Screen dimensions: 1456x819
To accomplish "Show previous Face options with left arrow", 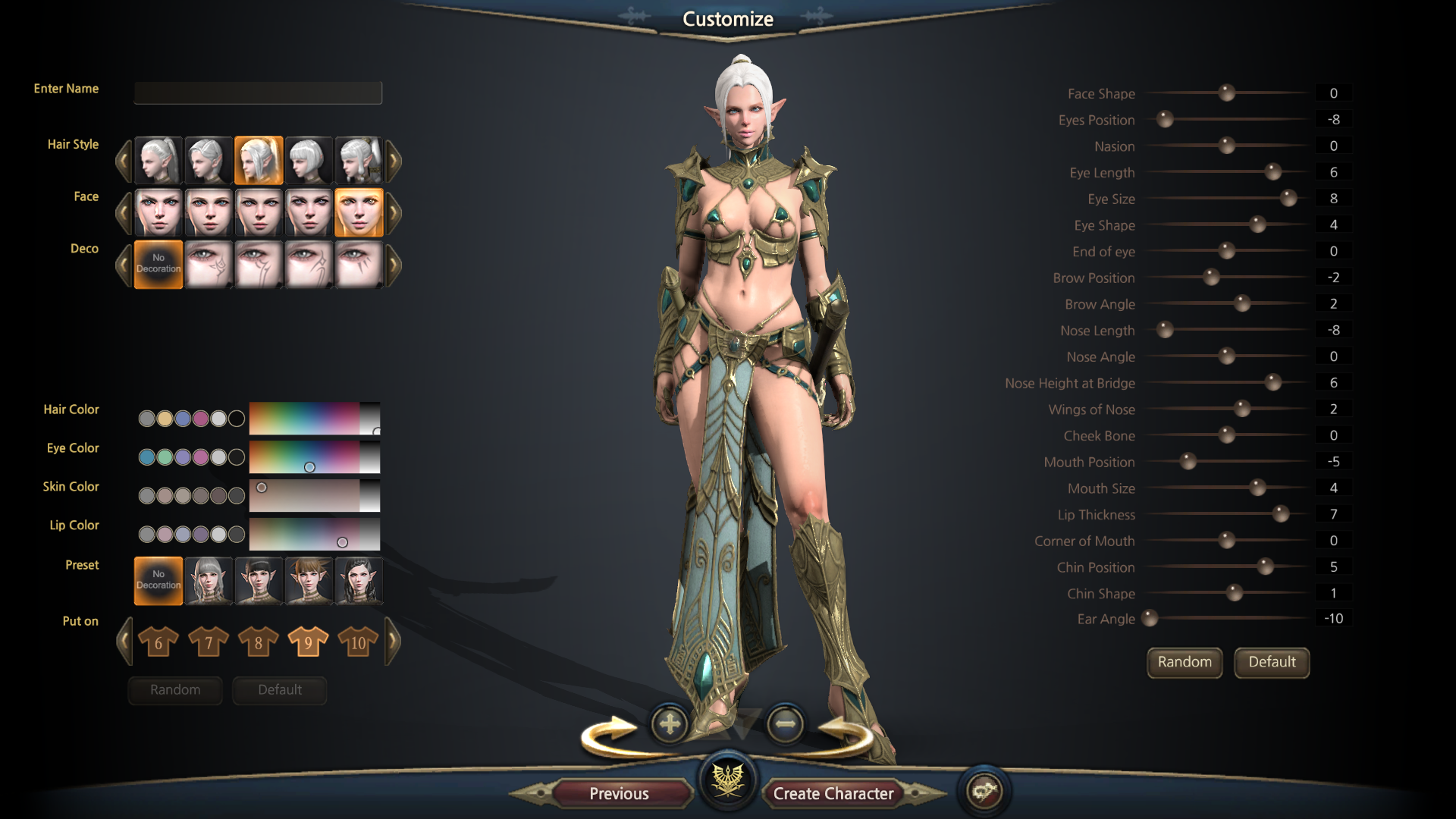I will [x=124, y=212].
